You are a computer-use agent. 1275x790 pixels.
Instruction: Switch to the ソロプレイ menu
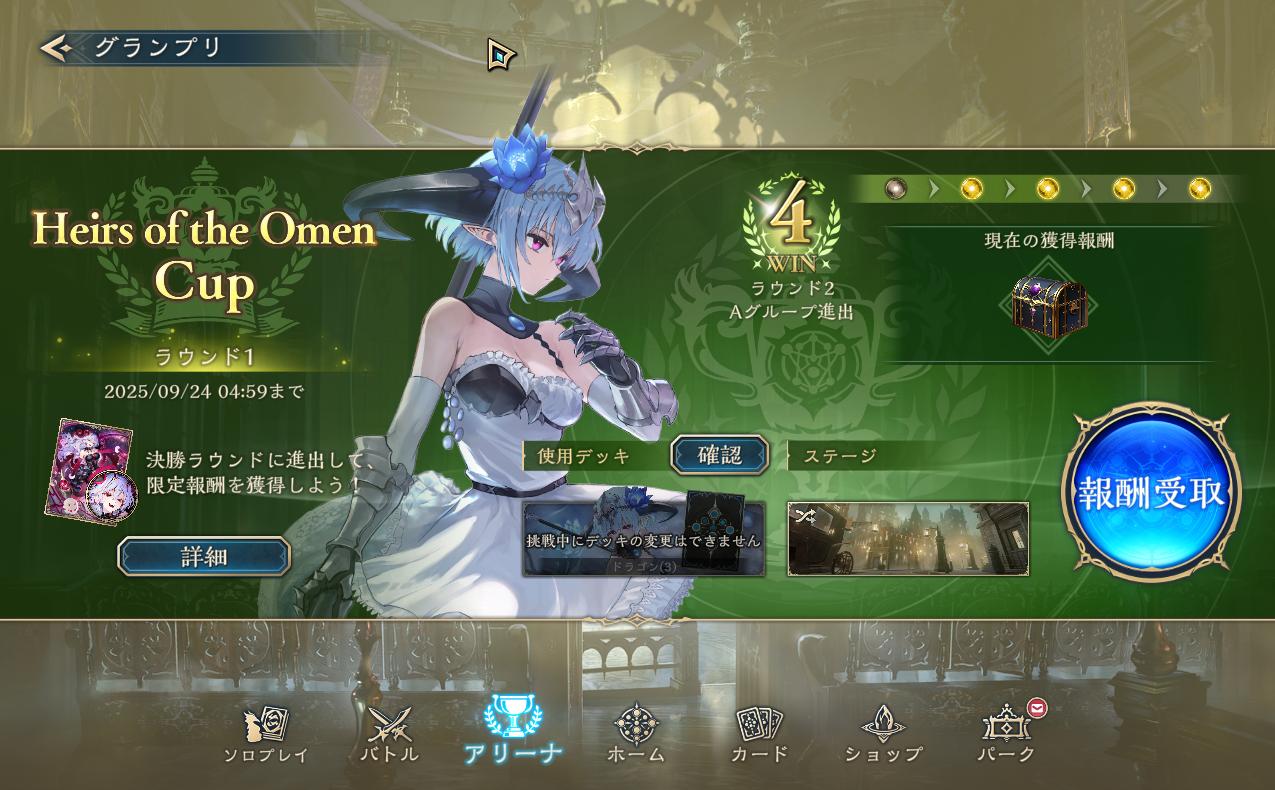265,735
